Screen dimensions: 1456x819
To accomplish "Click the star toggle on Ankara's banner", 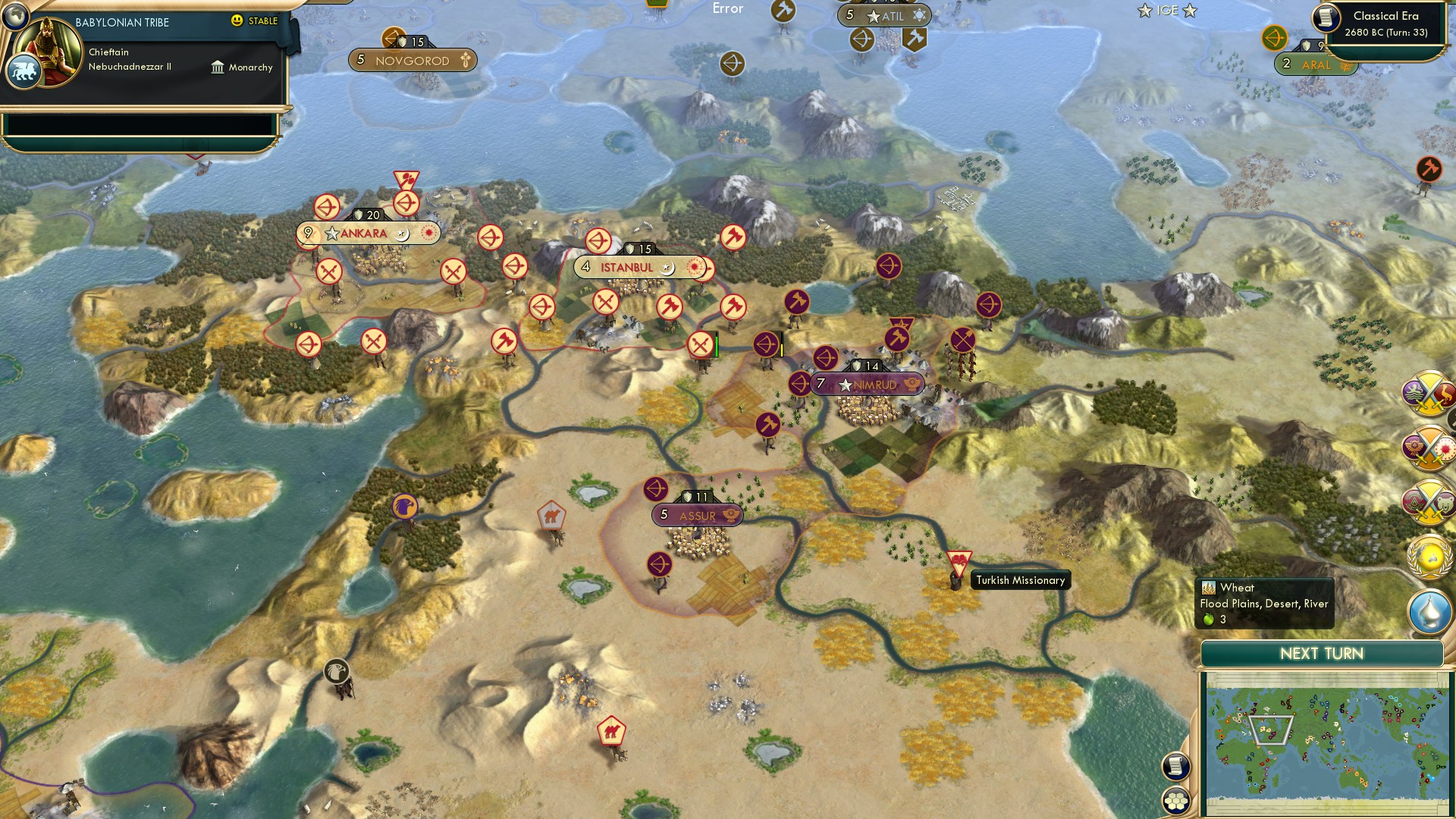I will (331, 233).
